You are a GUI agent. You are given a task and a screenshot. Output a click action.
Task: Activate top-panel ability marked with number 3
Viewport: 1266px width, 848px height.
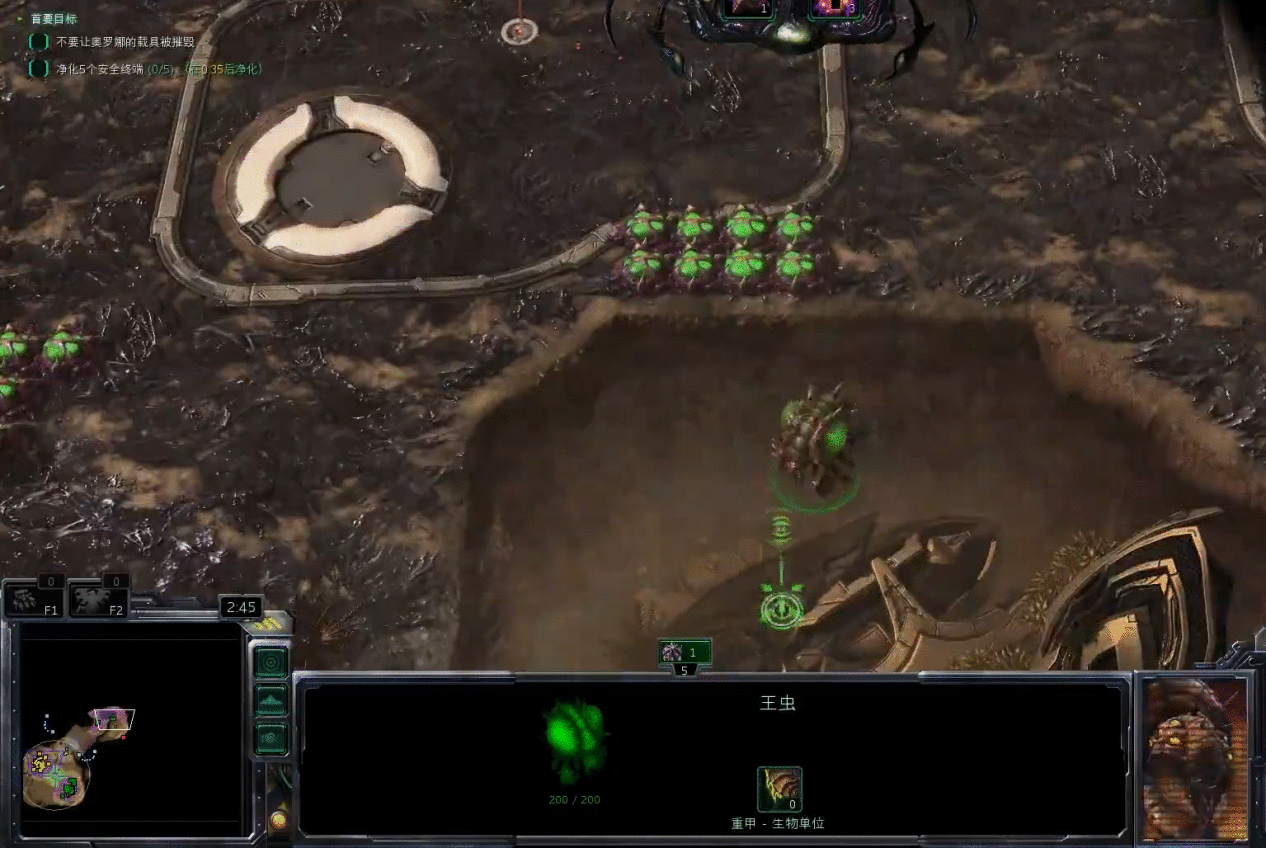(833, 8)
